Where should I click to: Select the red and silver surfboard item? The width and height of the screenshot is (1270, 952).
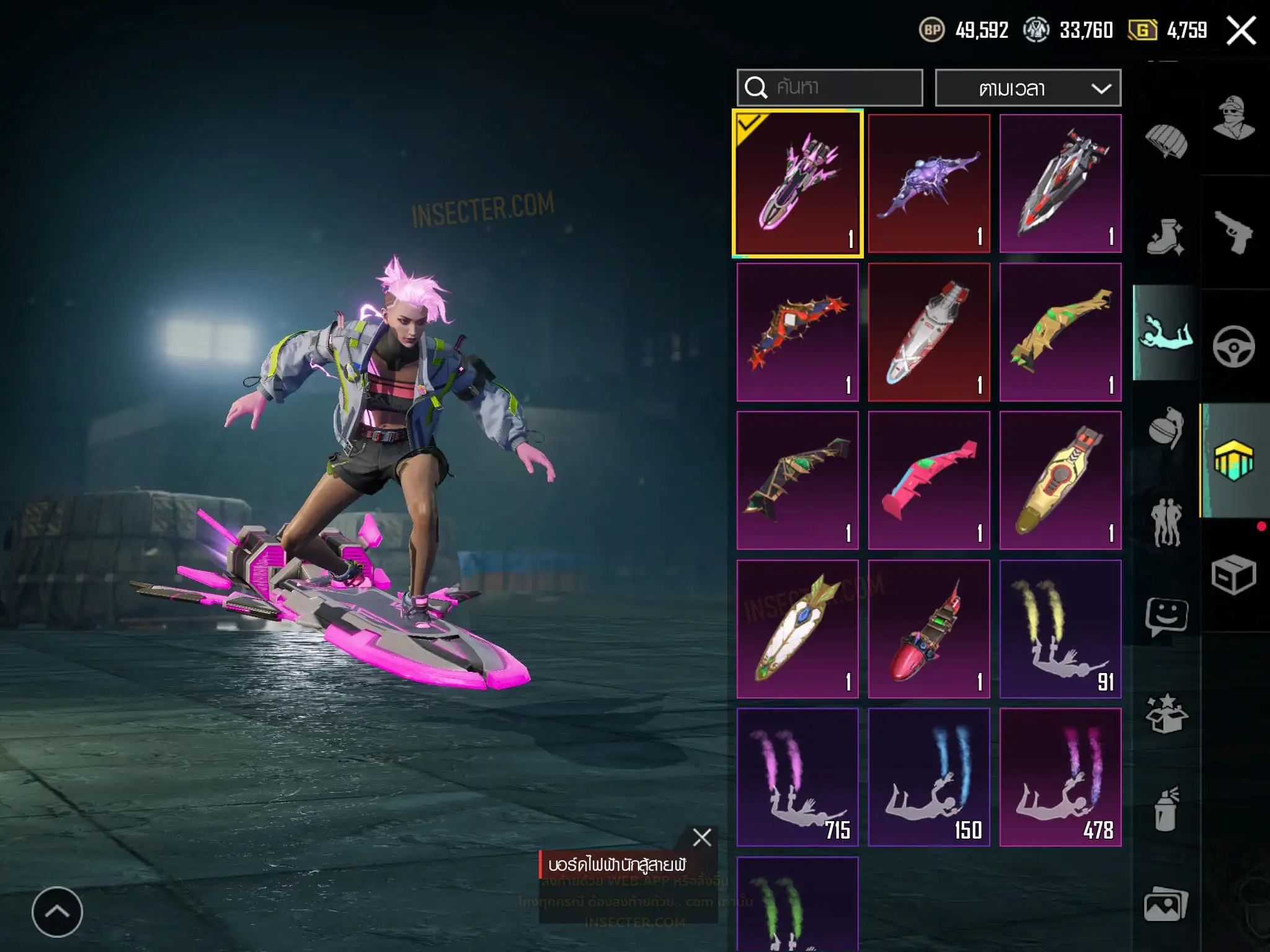click(1060, 183)
